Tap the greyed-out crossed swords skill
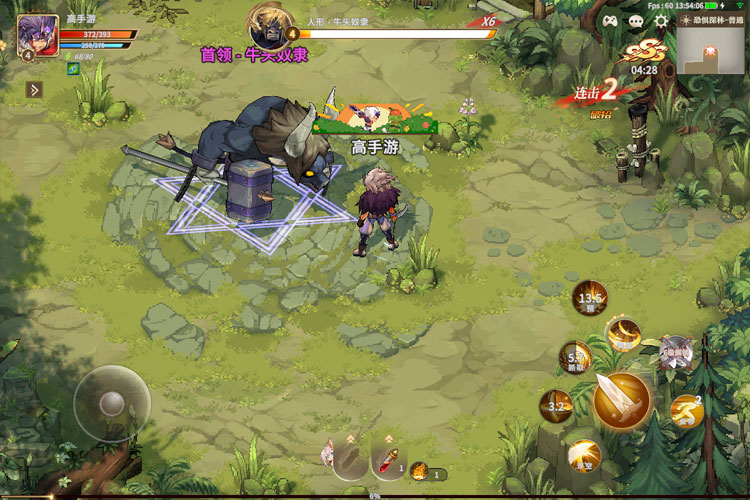This screenshot has height=500, width=750. click(x=675, y=350)
